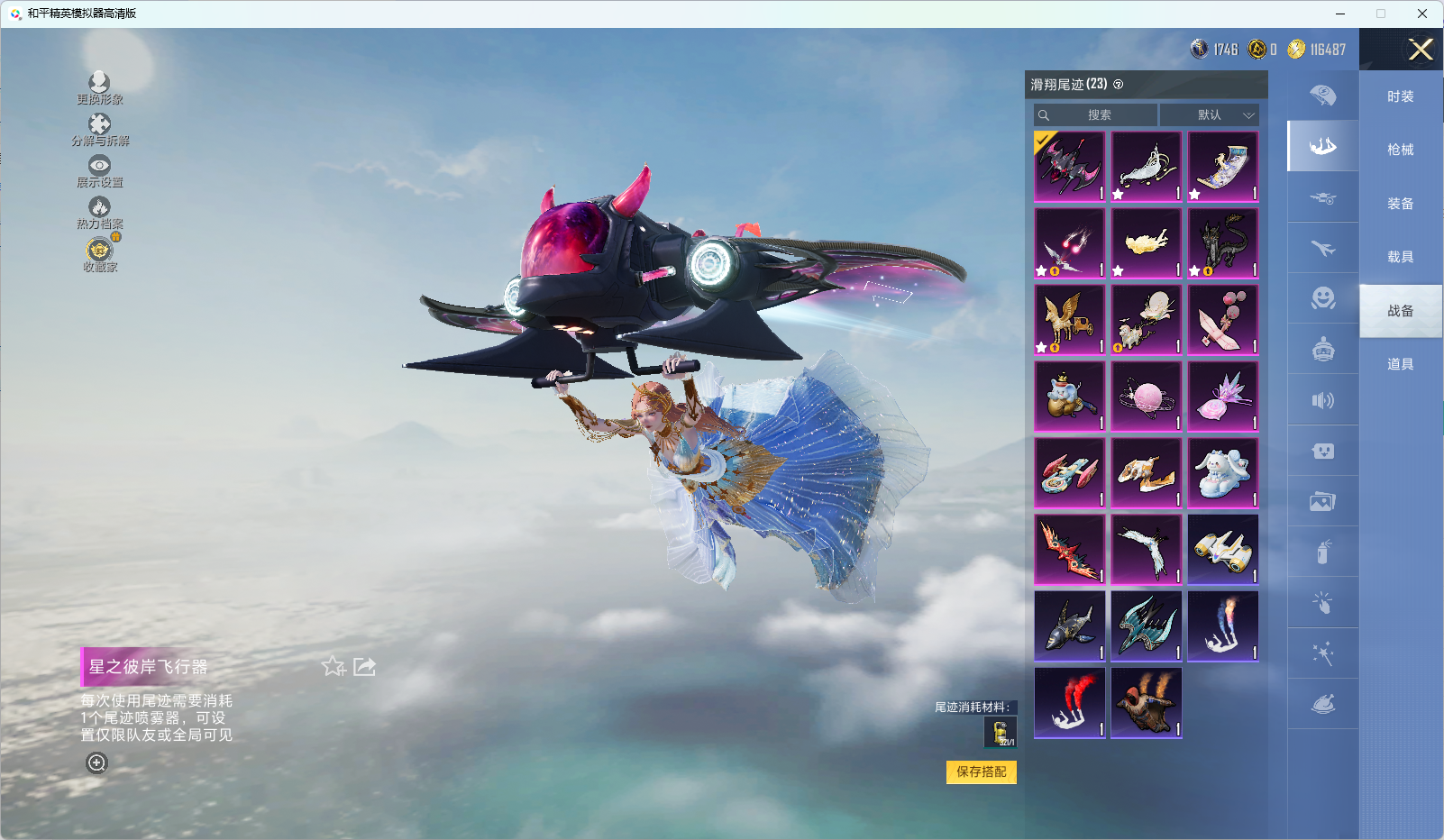Open 展示设置 display settings

tap(99, 171)
